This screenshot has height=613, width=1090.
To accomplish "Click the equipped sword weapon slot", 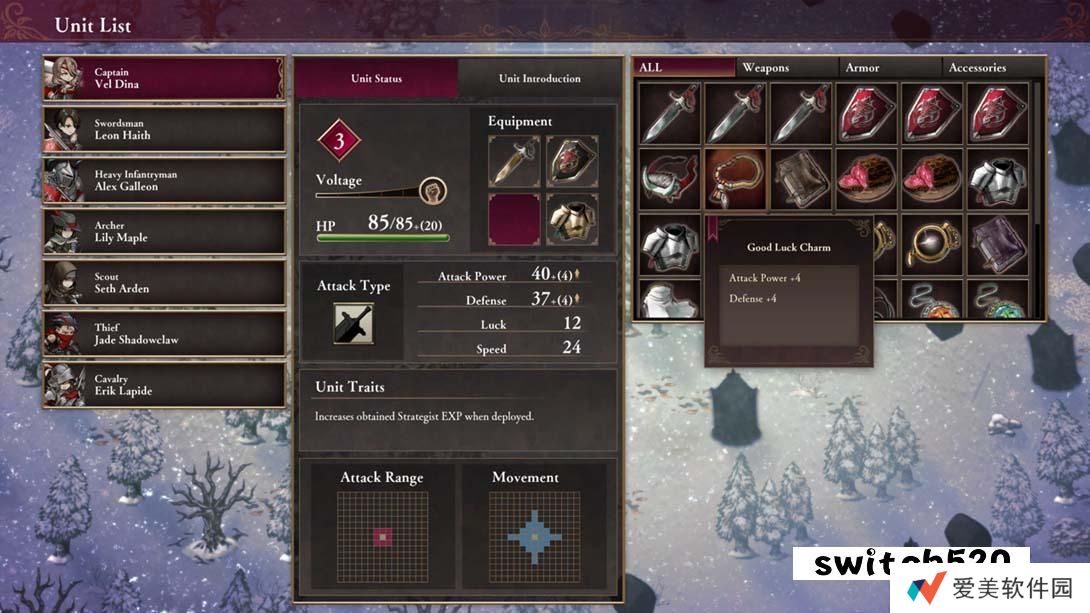I will [514, 162].
